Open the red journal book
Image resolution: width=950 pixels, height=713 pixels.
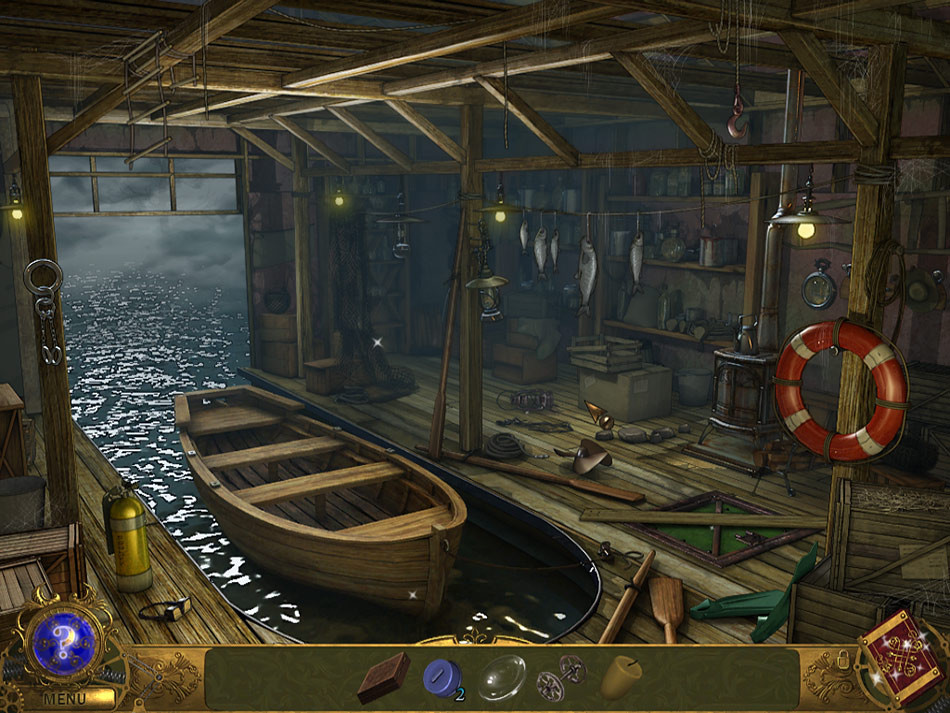903,651
